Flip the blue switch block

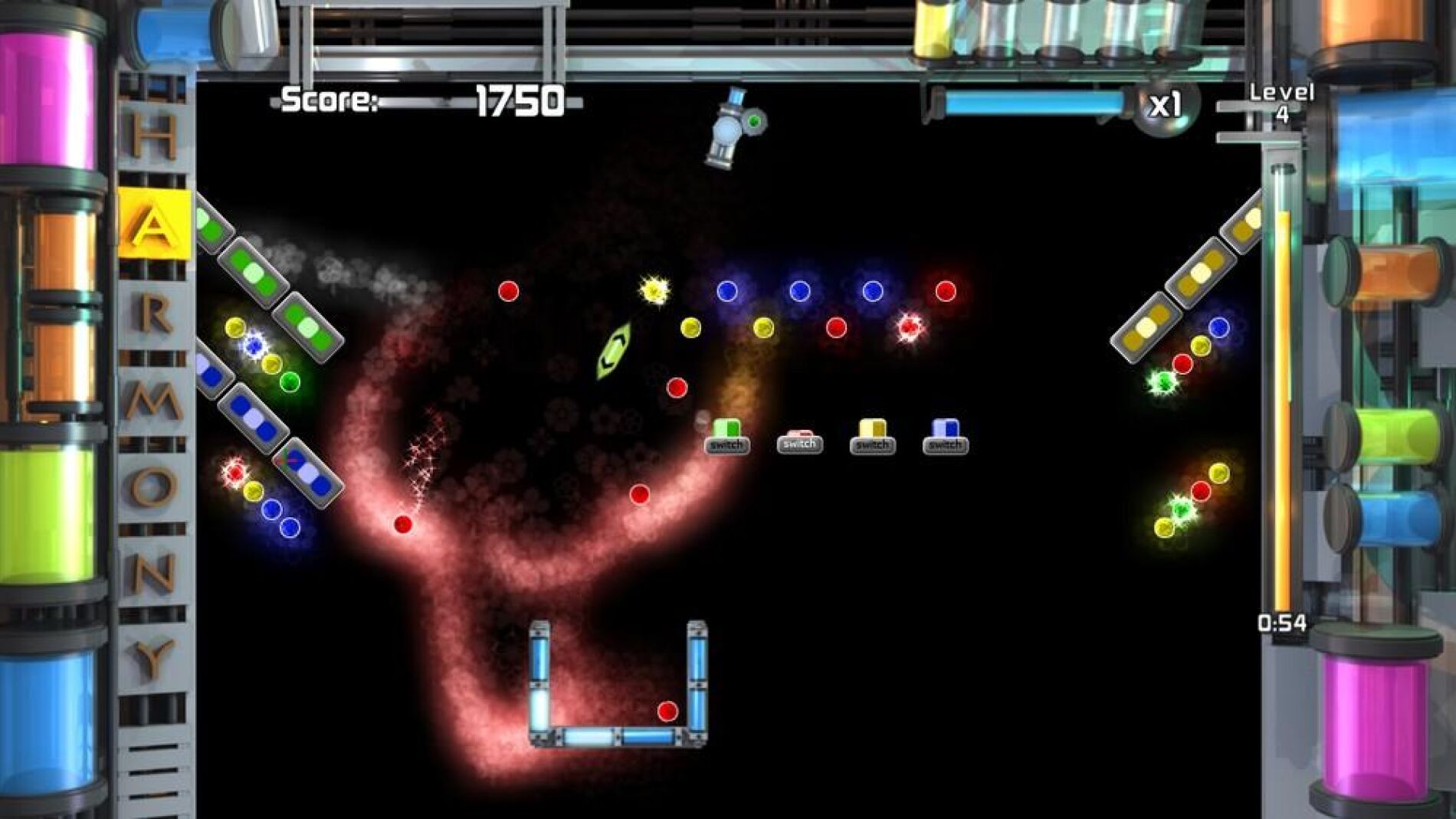click(x=945, y=438)
